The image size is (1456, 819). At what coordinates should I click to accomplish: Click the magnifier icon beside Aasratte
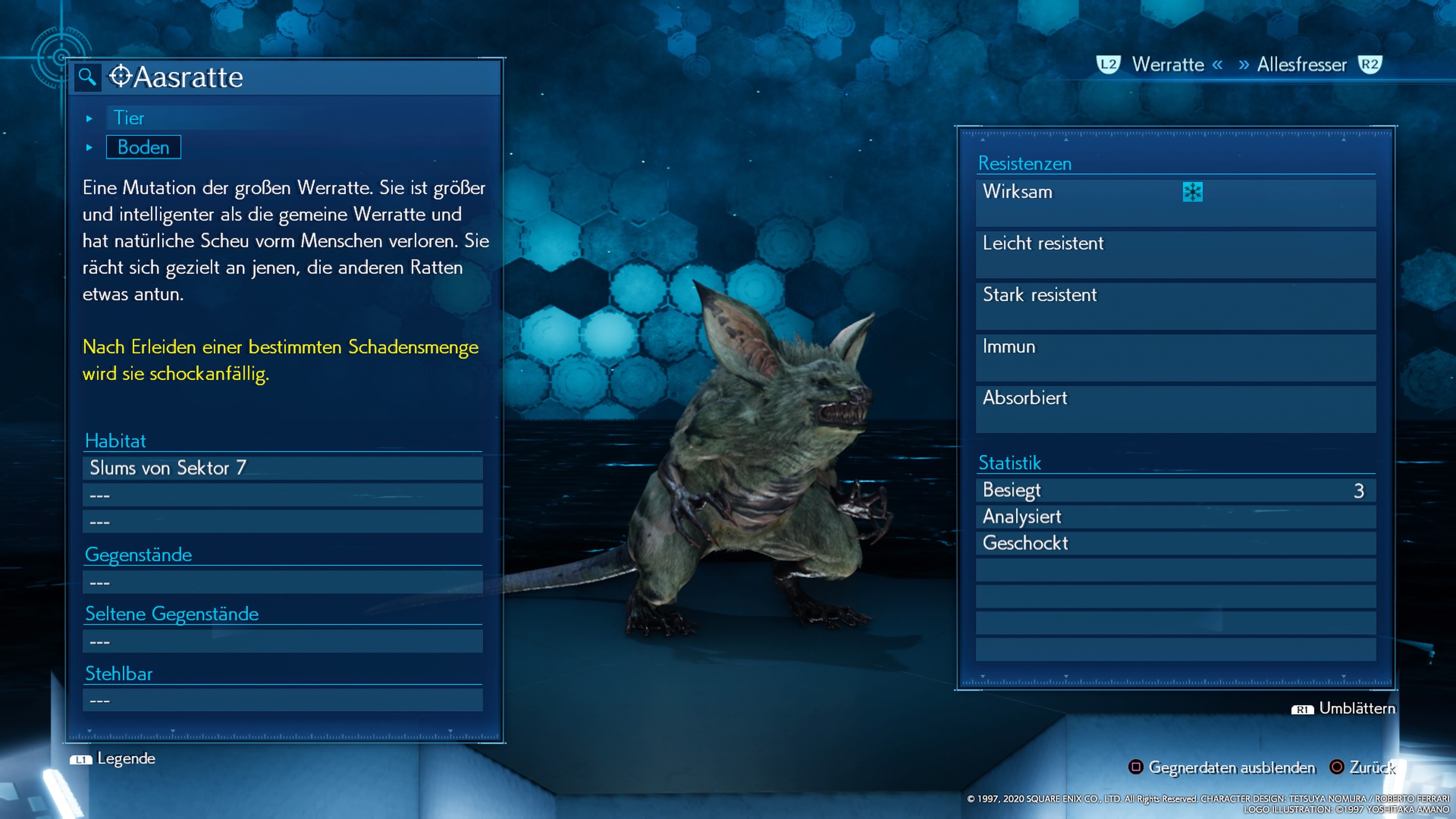click(87, 76)
